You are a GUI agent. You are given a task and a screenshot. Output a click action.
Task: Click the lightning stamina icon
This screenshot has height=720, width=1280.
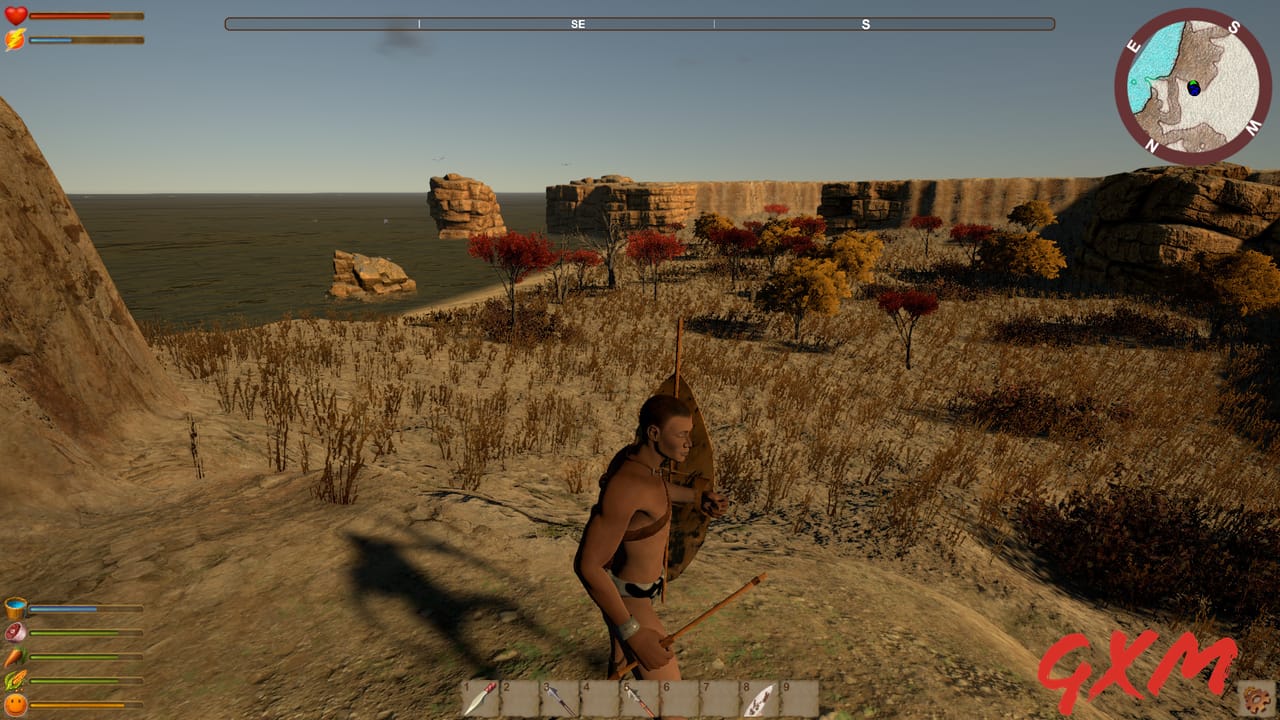[14, 38]
